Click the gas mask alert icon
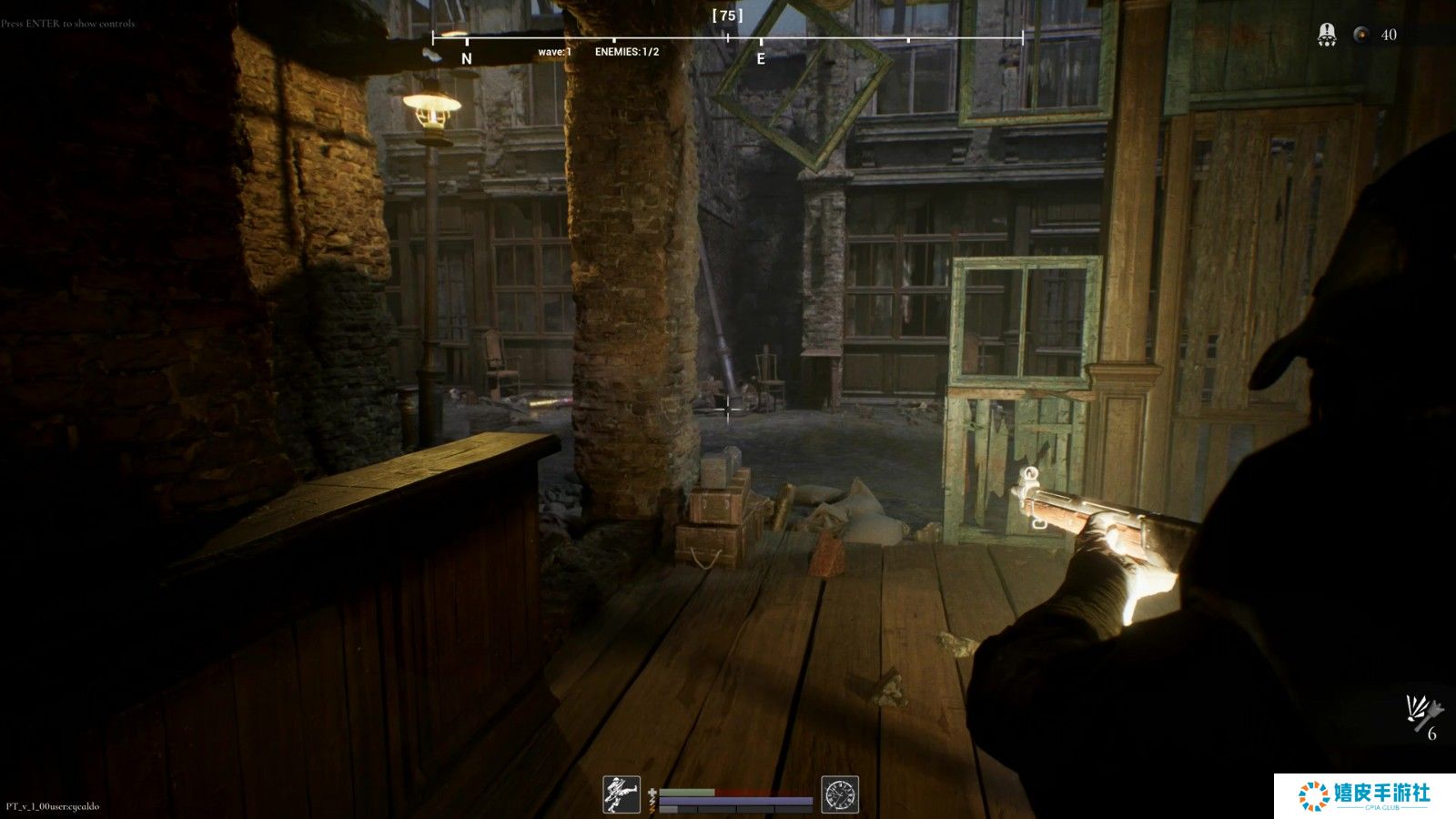This screenshot has width=1456, height=819. [1327, 35]
